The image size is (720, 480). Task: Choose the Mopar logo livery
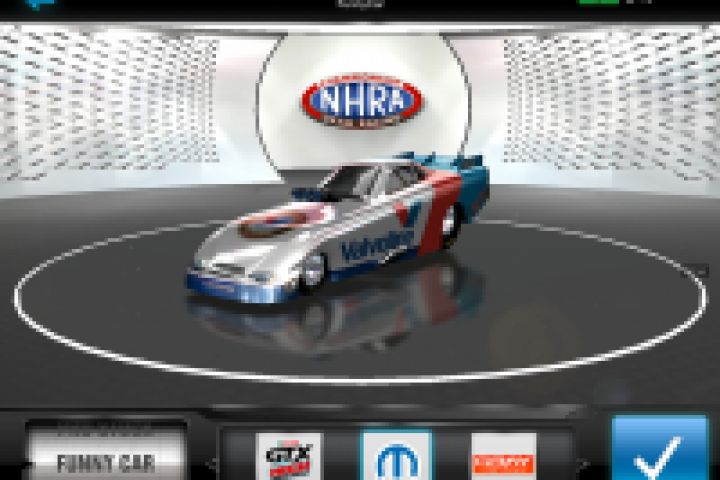396,456
